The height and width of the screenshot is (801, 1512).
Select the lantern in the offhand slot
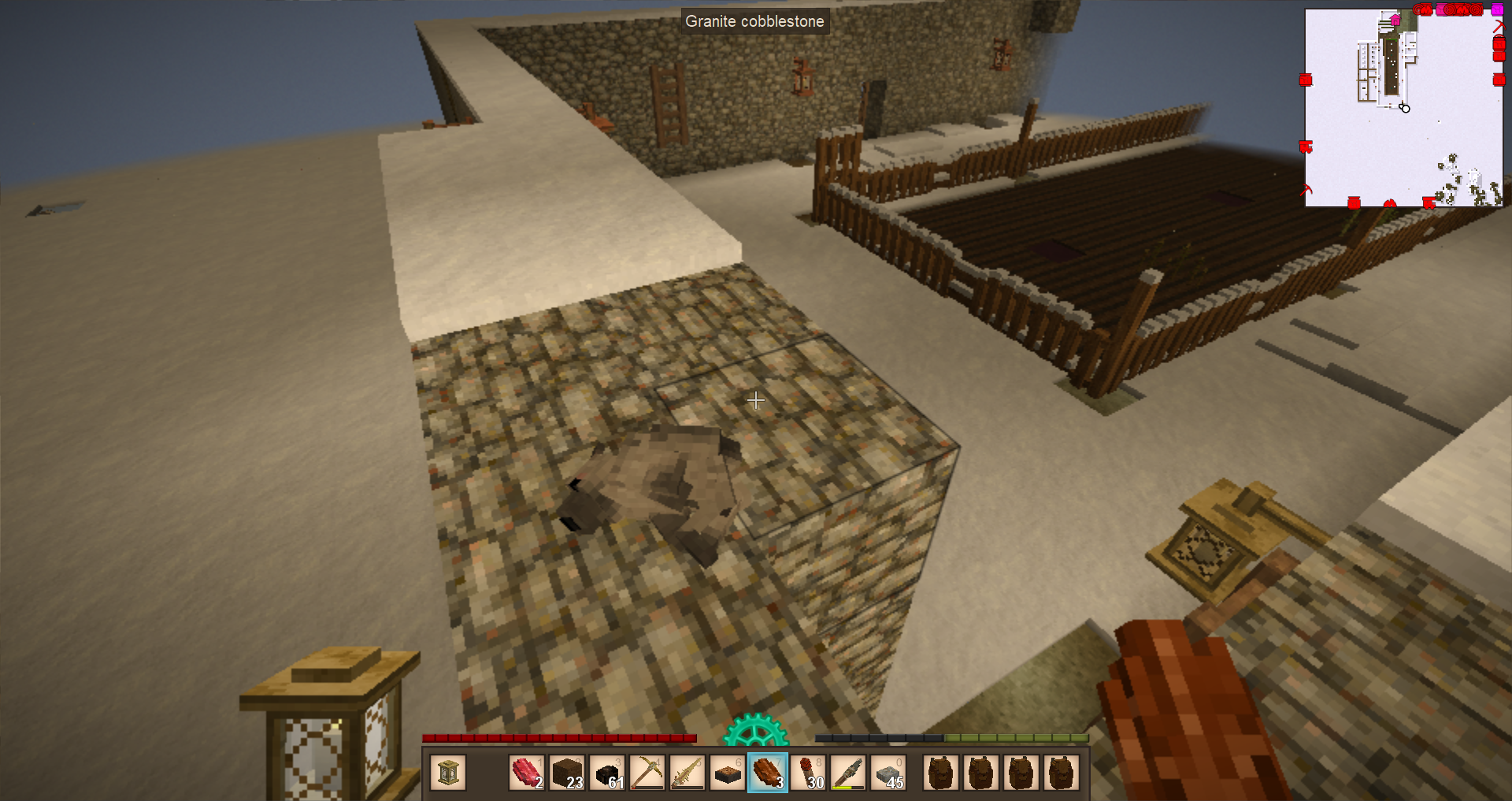click(448, 773)
